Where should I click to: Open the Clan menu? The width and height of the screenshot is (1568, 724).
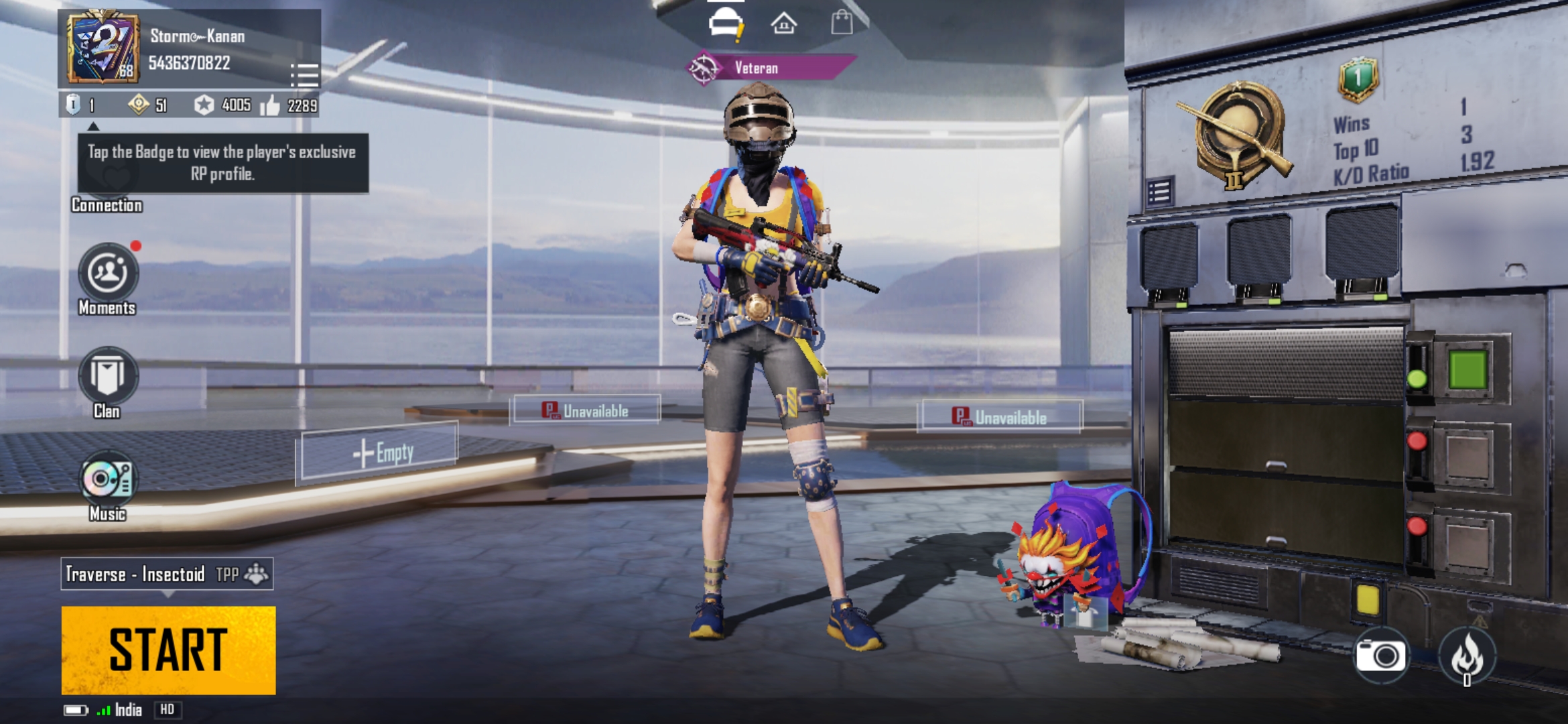coord(108,376)
